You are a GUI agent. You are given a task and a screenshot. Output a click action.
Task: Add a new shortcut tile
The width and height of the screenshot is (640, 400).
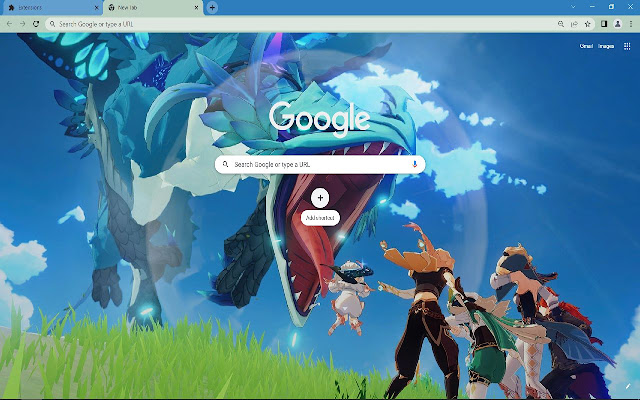point(320,198)
